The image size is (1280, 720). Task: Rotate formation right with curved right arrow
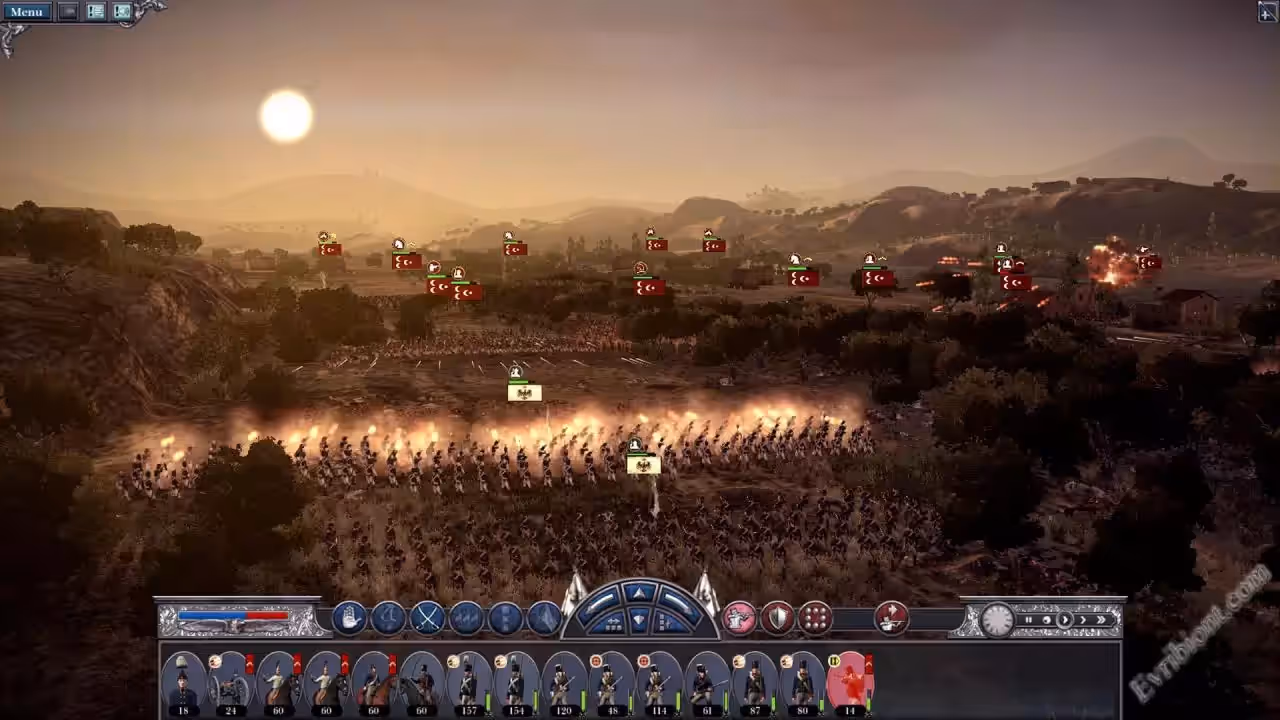point(677,603)
